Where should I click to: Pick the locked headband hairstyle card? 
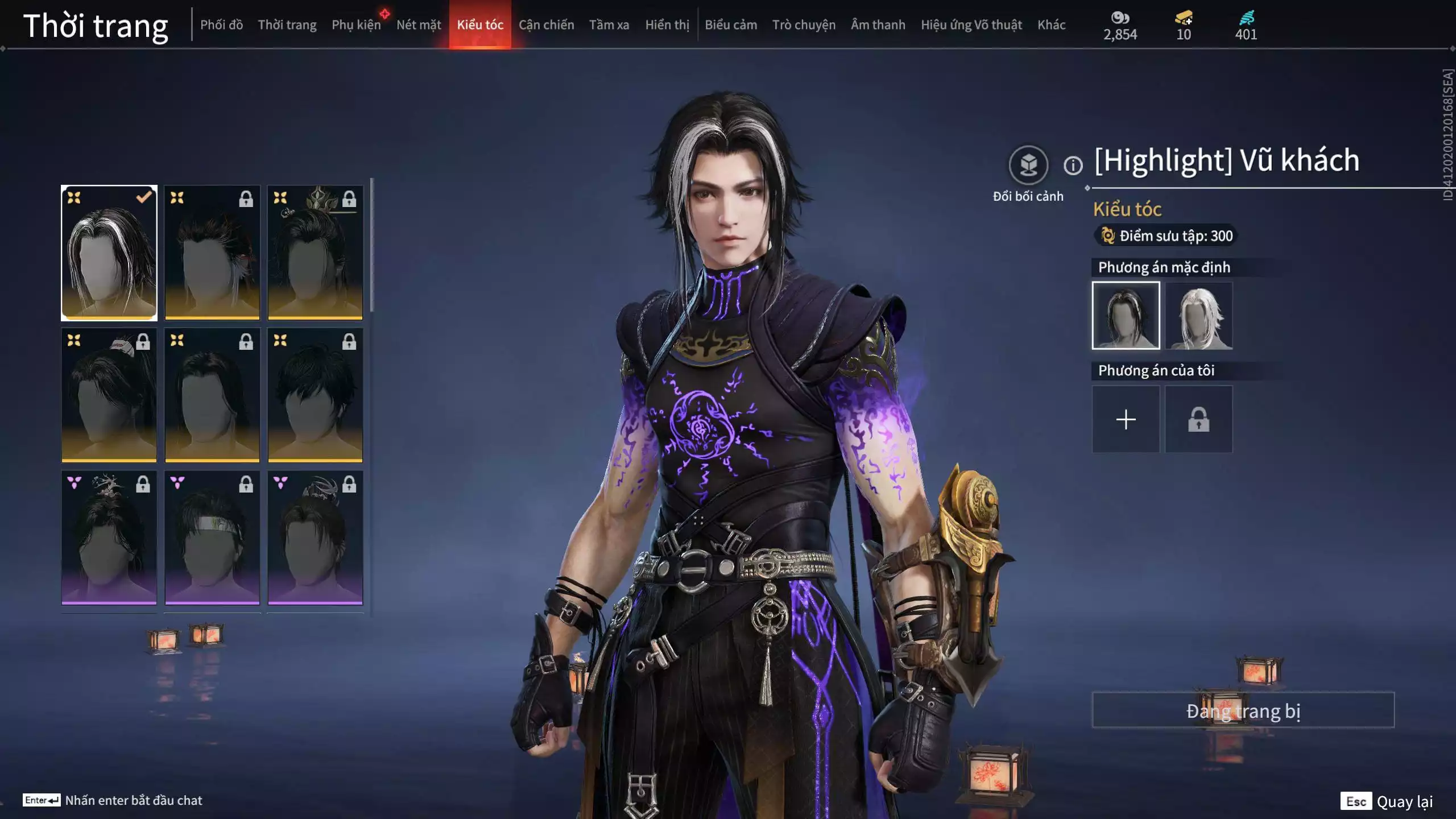[212, 537]
